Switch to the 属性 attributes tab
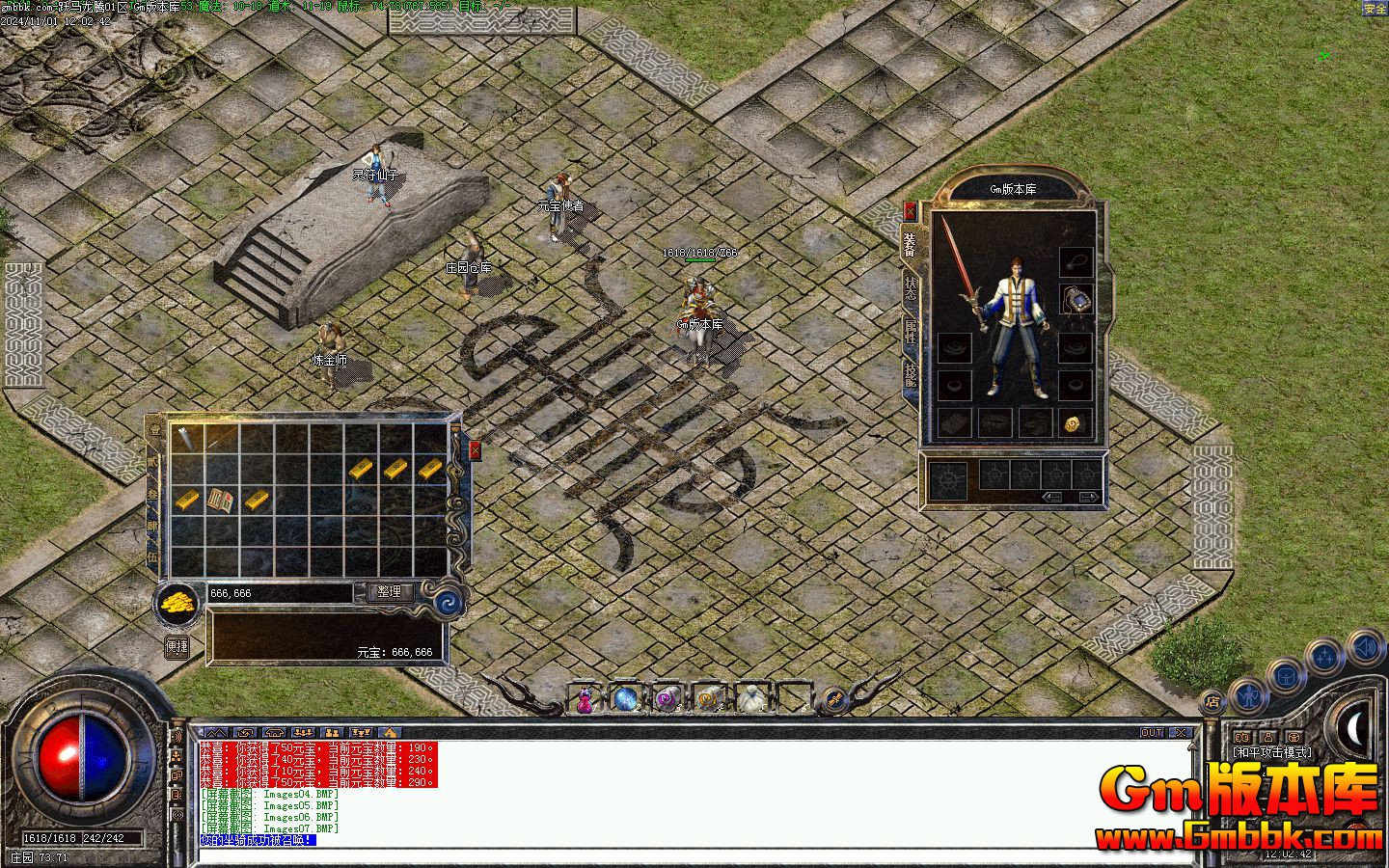The image size is (1389, 868). 911,334
